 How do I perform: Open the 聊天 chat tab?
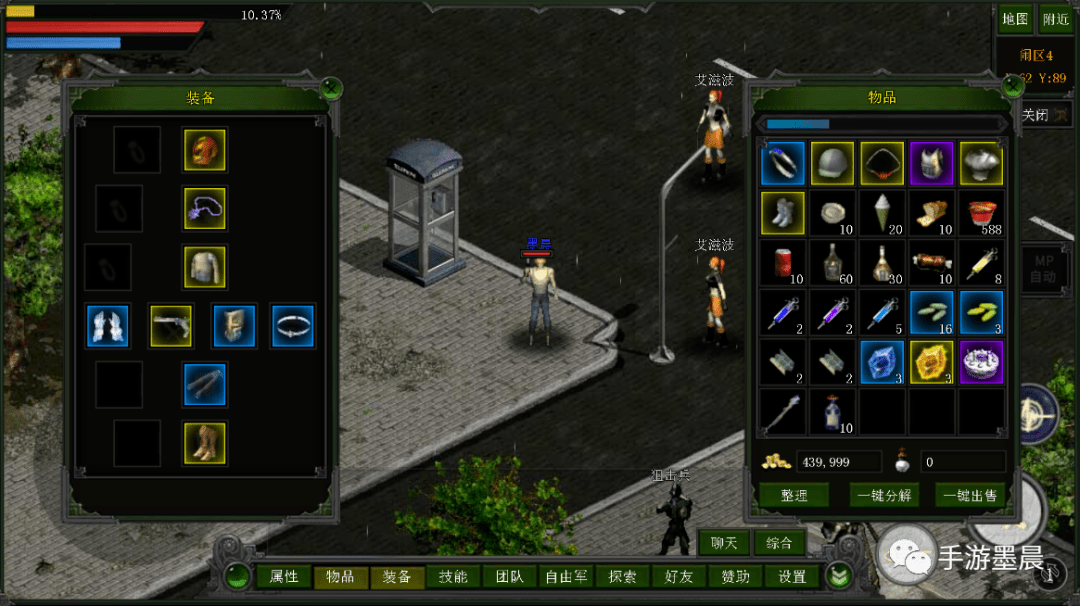pyautogui.click(x=724, y=543)
